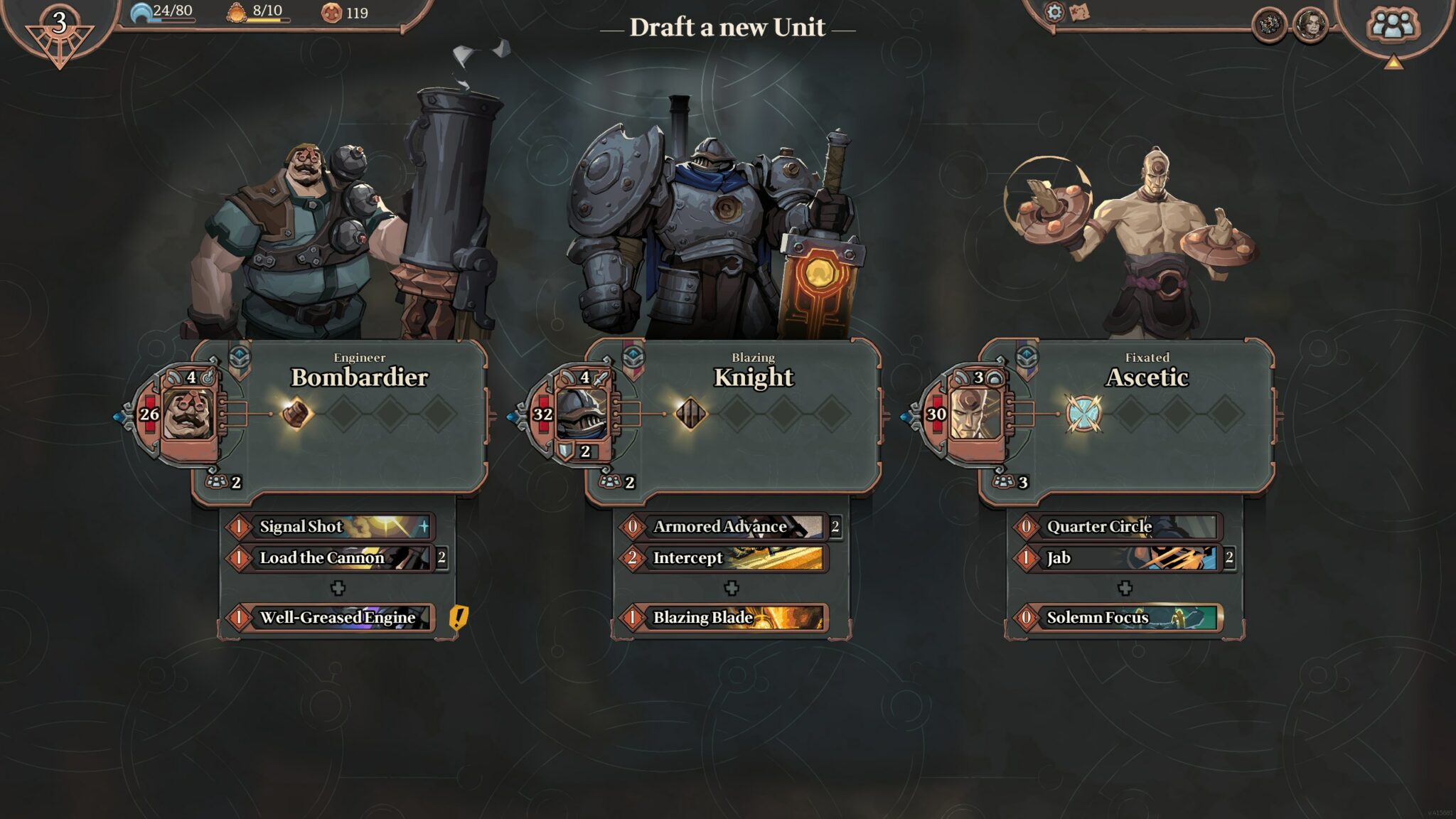
Task: Click the woman commander portrait
Action: (1310, 26)
